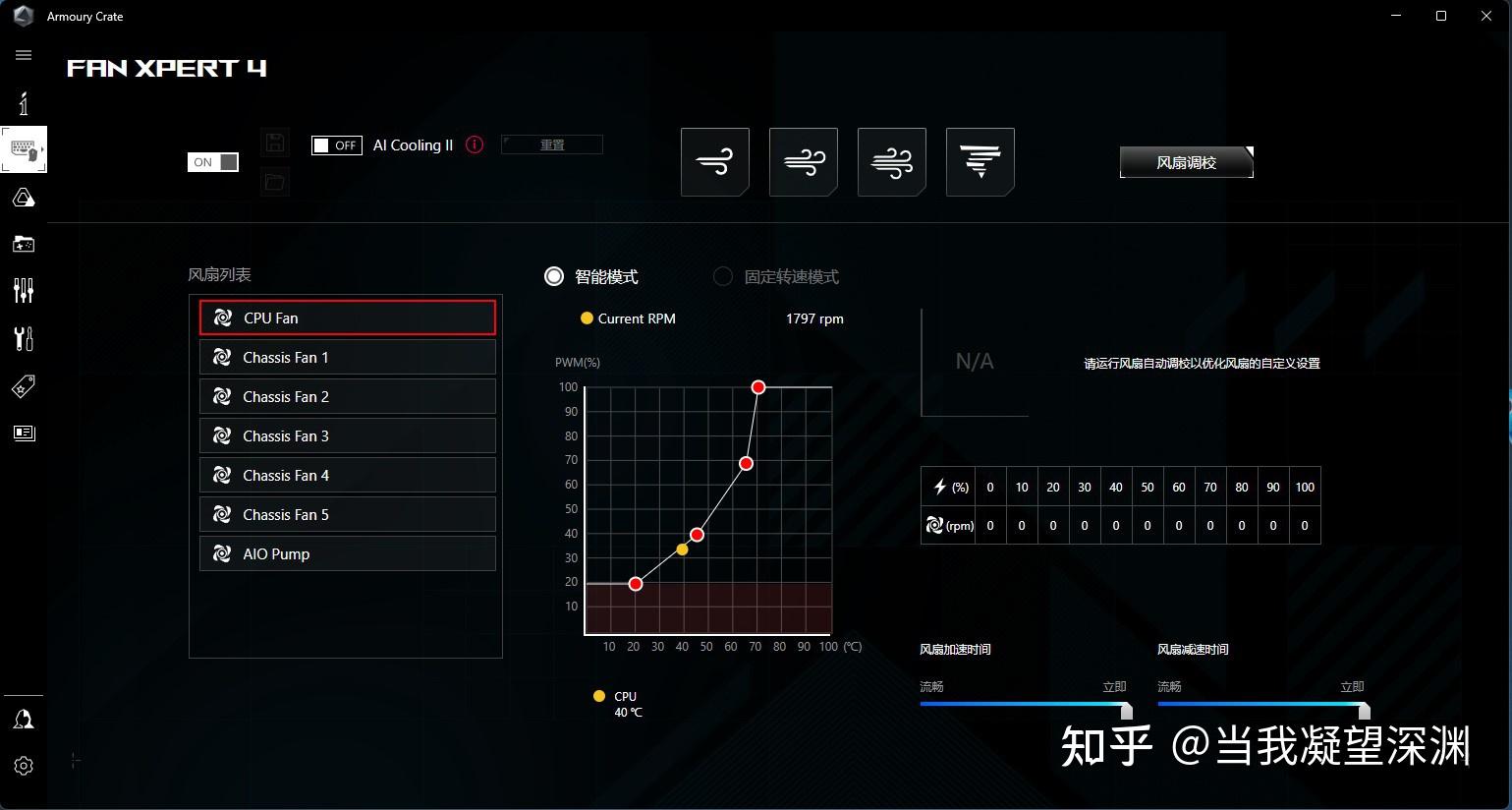The width and height of the screenshot is (1512, 810).
Task: Select the Standard fan profile icon
Action: (803, 161)
